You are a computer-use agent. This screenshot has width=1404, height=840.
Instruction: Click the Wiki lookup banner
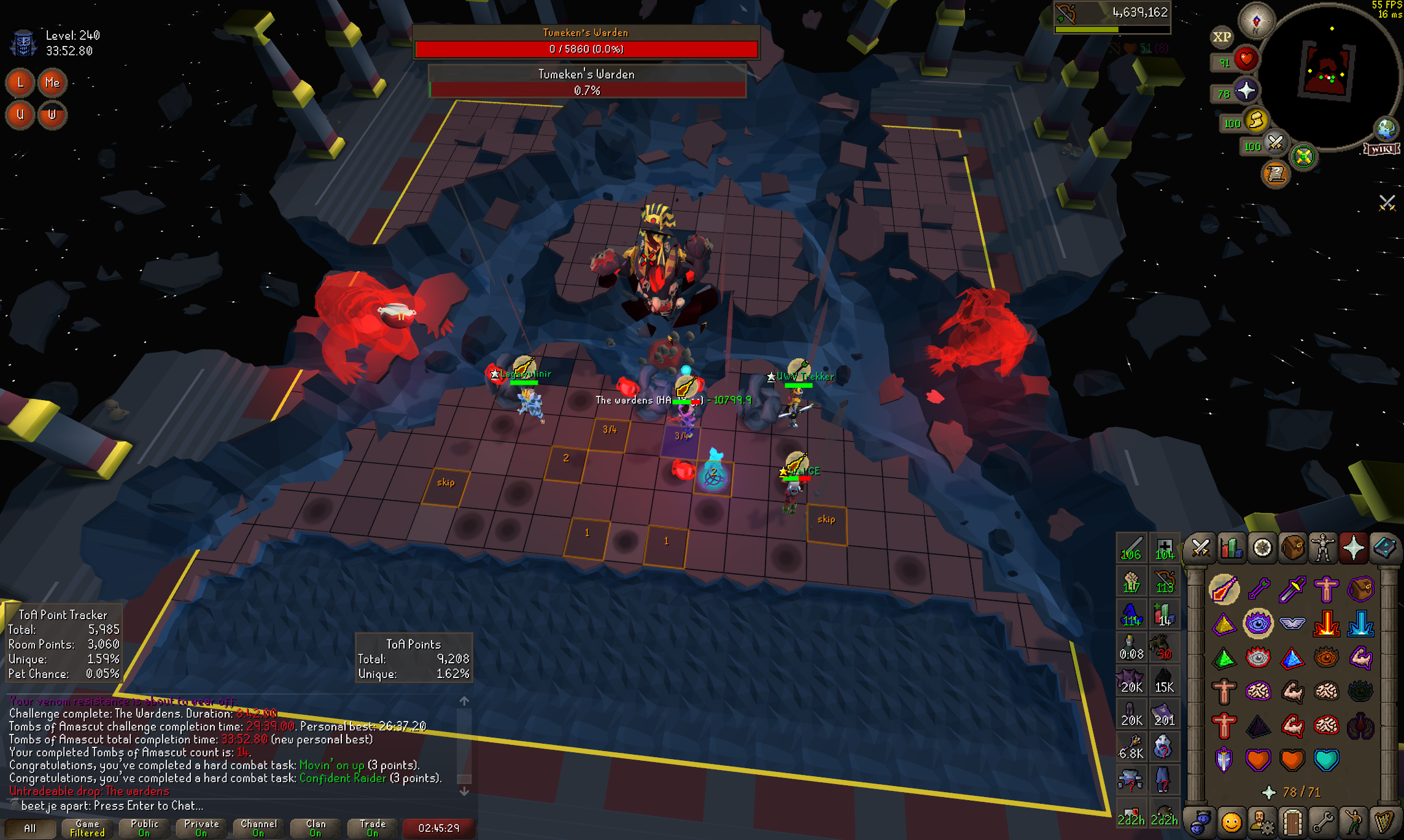[x=1381, y=148]
